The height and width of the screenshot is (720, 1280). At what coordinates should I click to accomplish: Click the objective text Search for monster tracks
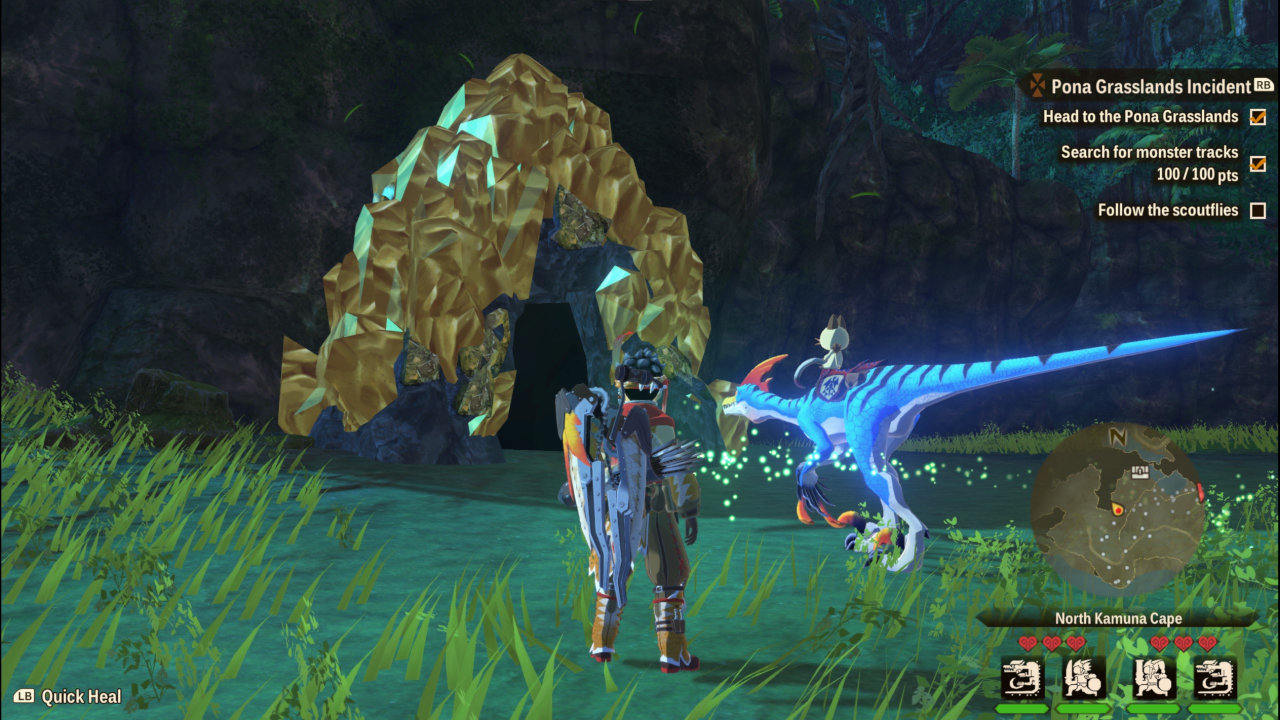(x=1148, y=152)
